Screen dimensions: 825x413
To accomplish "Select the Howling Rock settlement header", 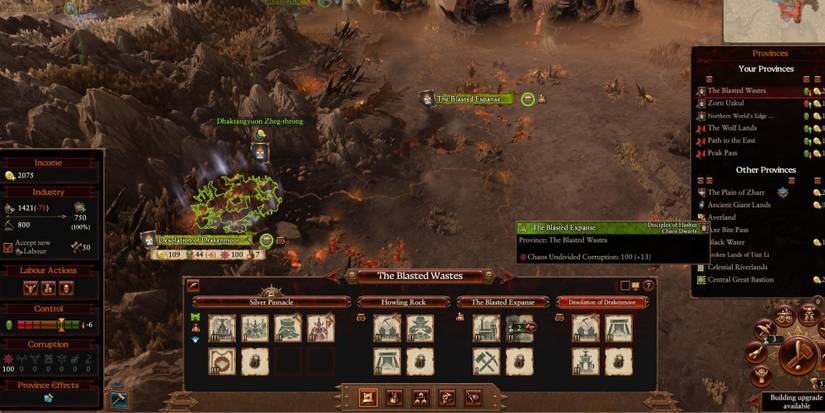I will 403,301.
